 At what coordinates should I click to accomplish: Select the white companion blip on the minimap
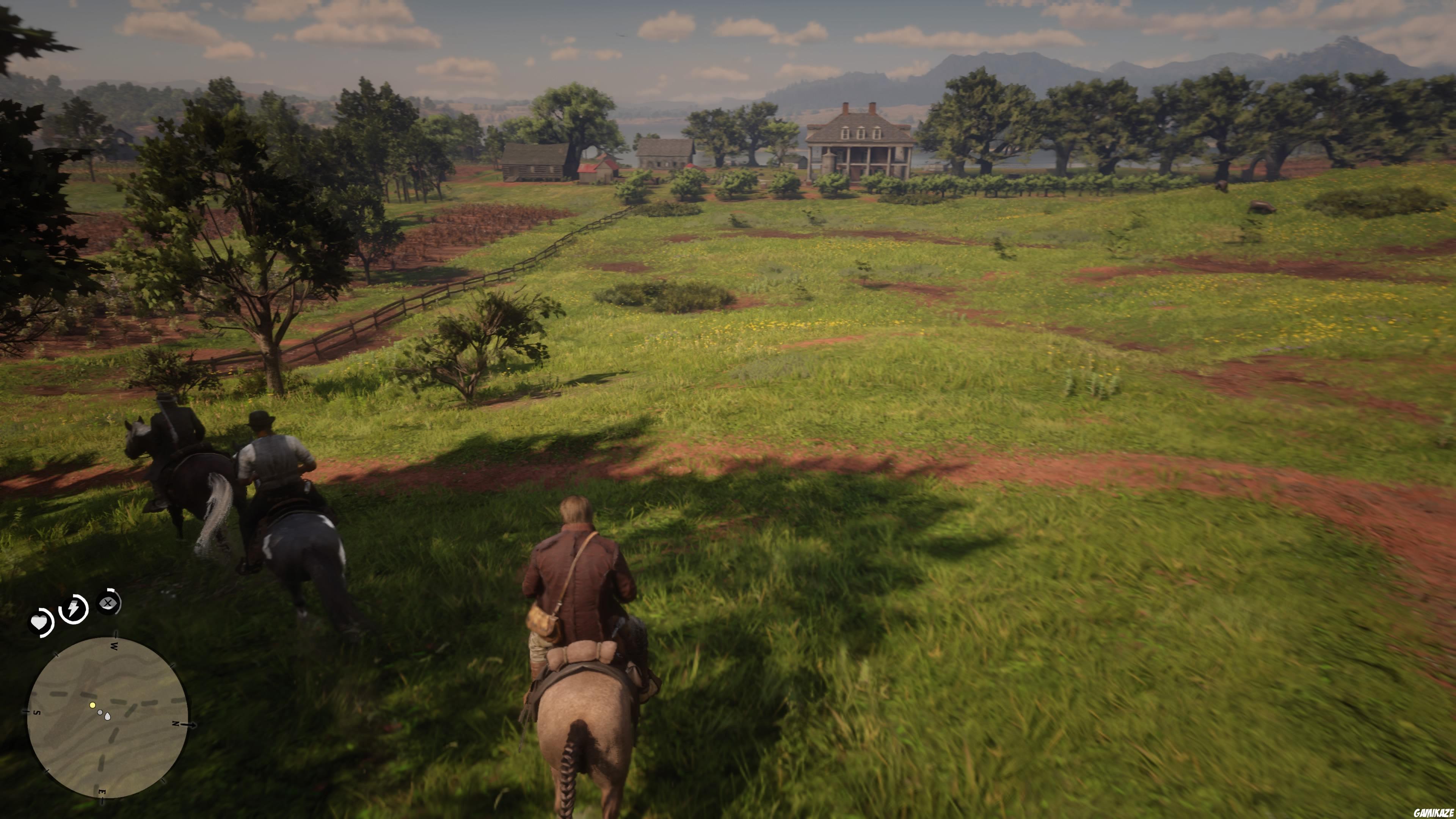click(99, 713)
